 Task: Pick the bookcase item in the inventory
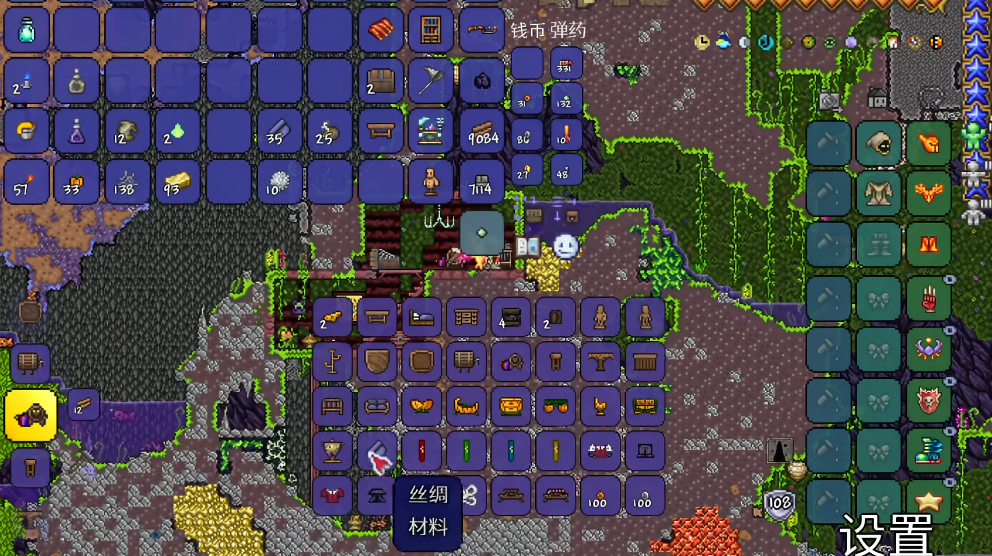430,30
